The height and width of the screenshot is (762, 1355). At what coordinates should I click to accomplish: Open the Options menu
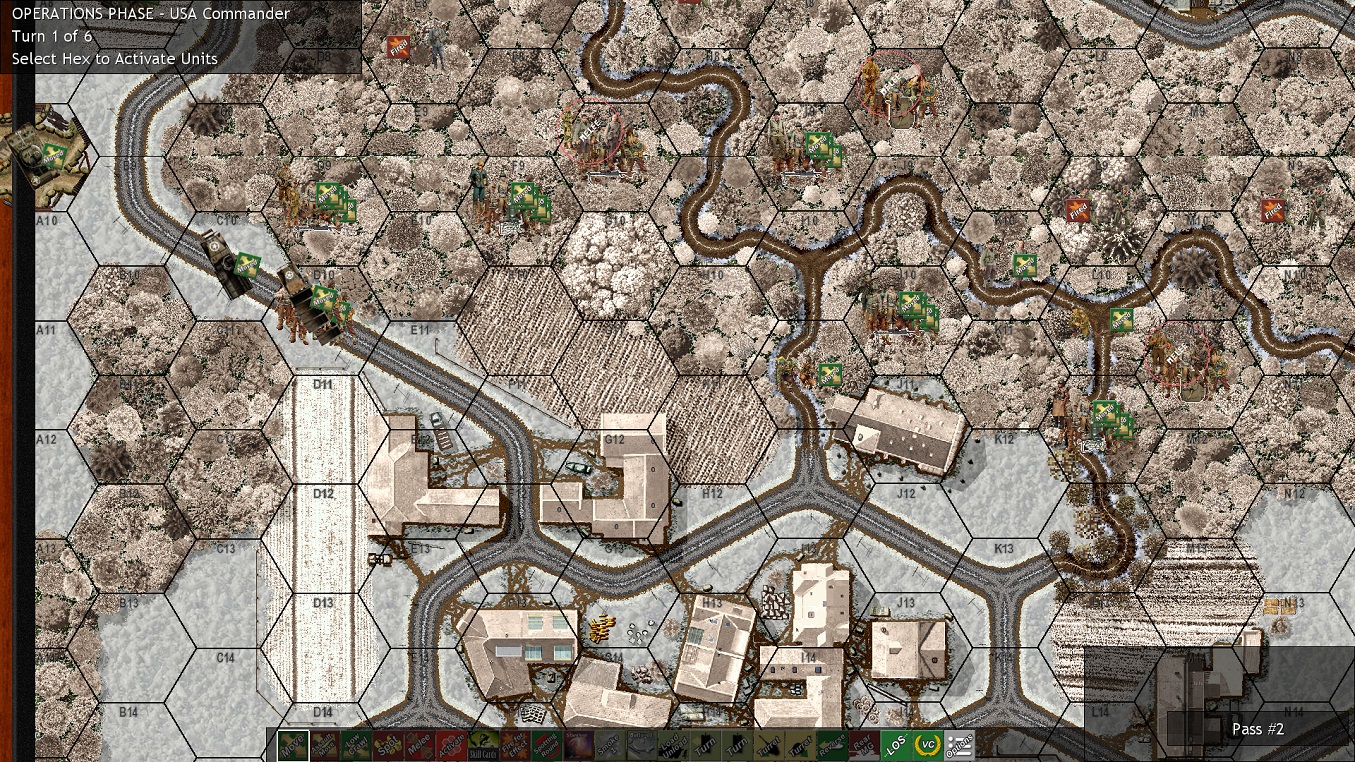coord(958,745)
